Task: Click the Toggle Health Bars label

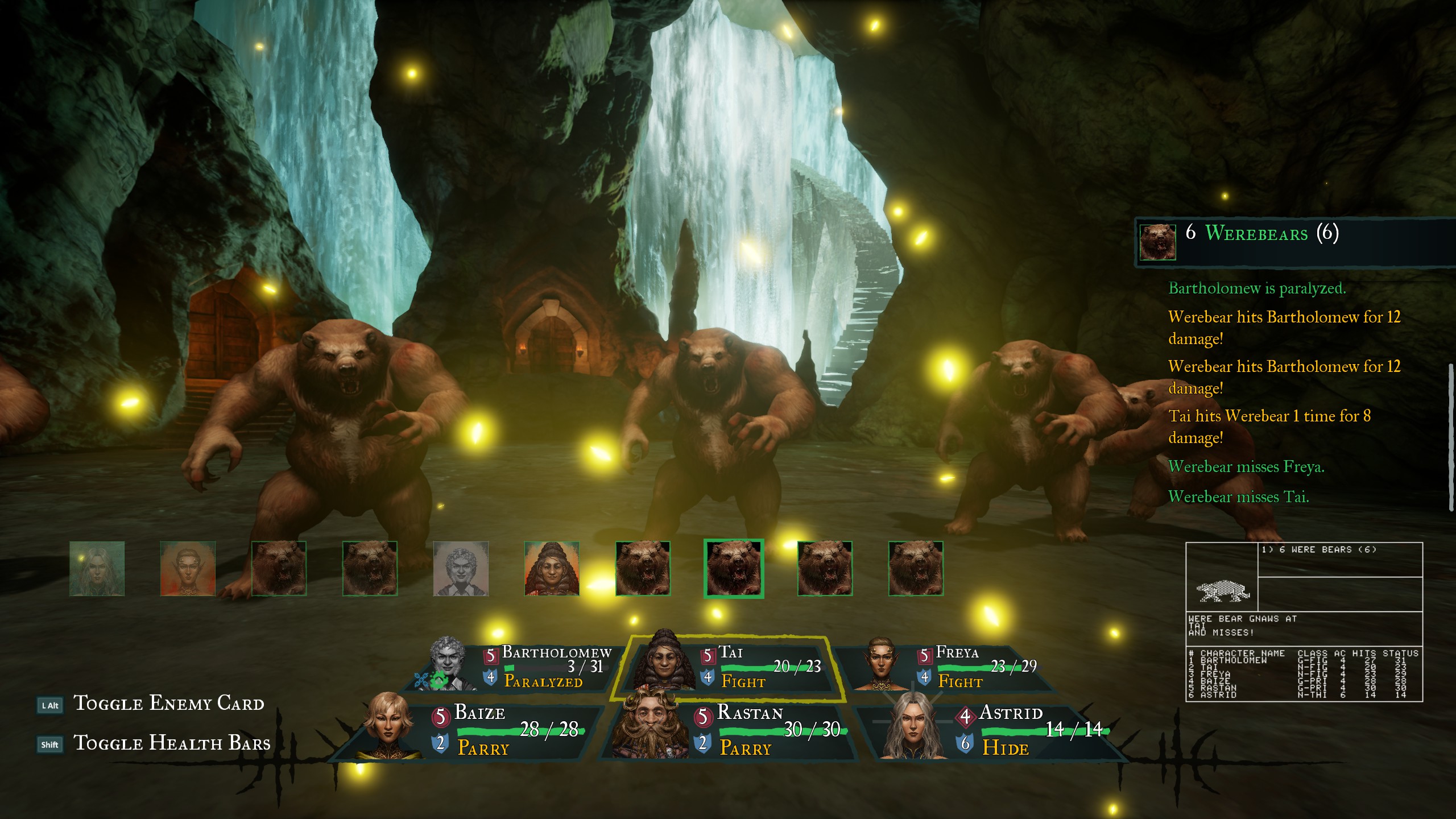Action: [x=172, y=743]
